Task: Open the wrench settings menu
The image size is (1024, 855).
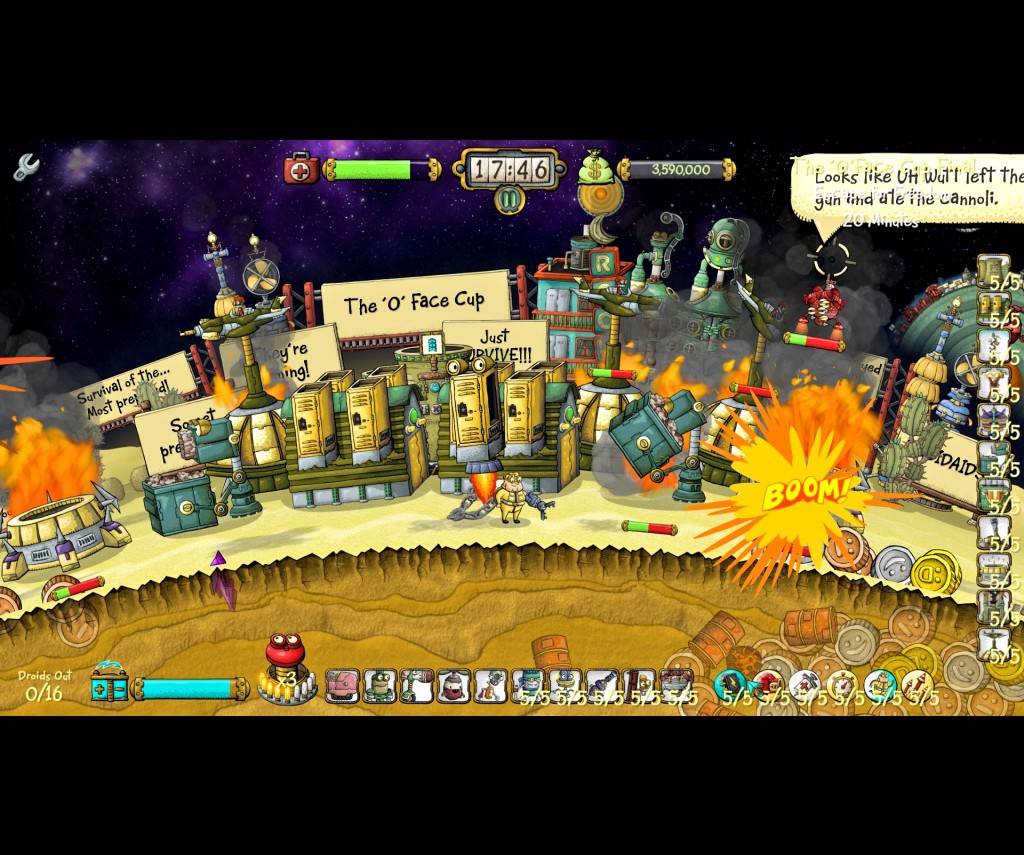Action: [26, 166]
